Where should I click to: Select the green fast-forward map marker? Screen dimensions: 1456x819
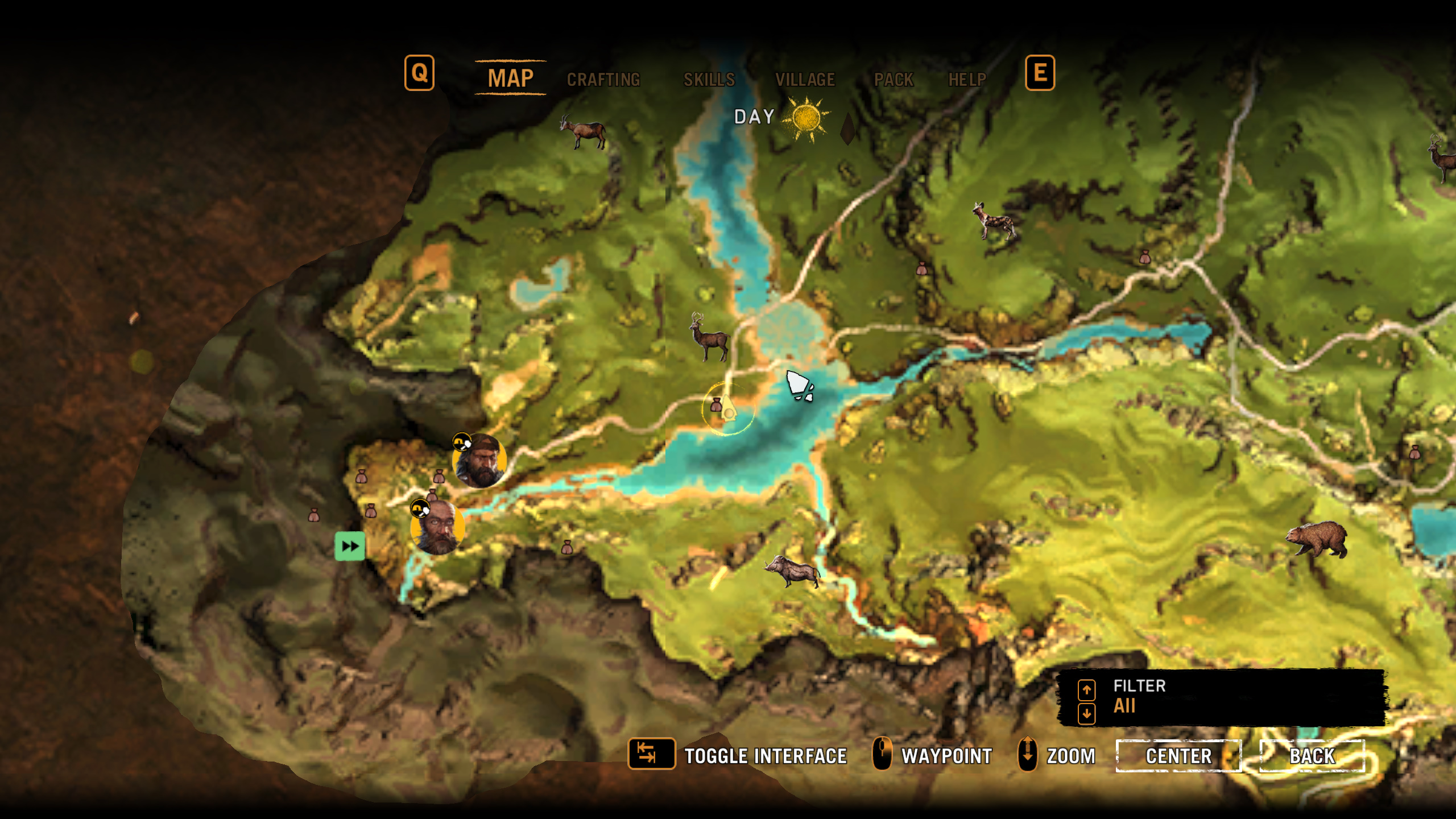tap(350, 546)
